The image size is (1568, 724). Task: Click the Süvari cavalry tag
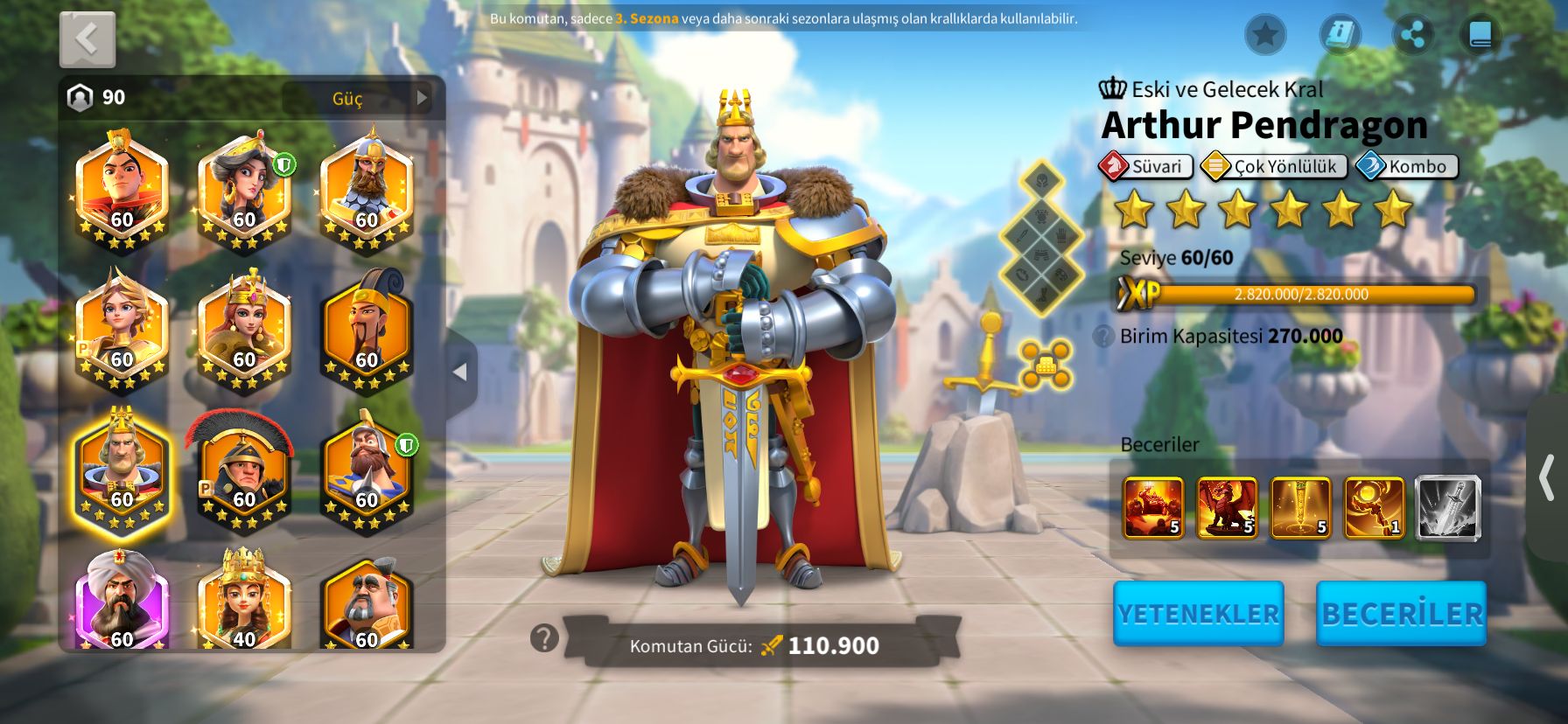1146,166
